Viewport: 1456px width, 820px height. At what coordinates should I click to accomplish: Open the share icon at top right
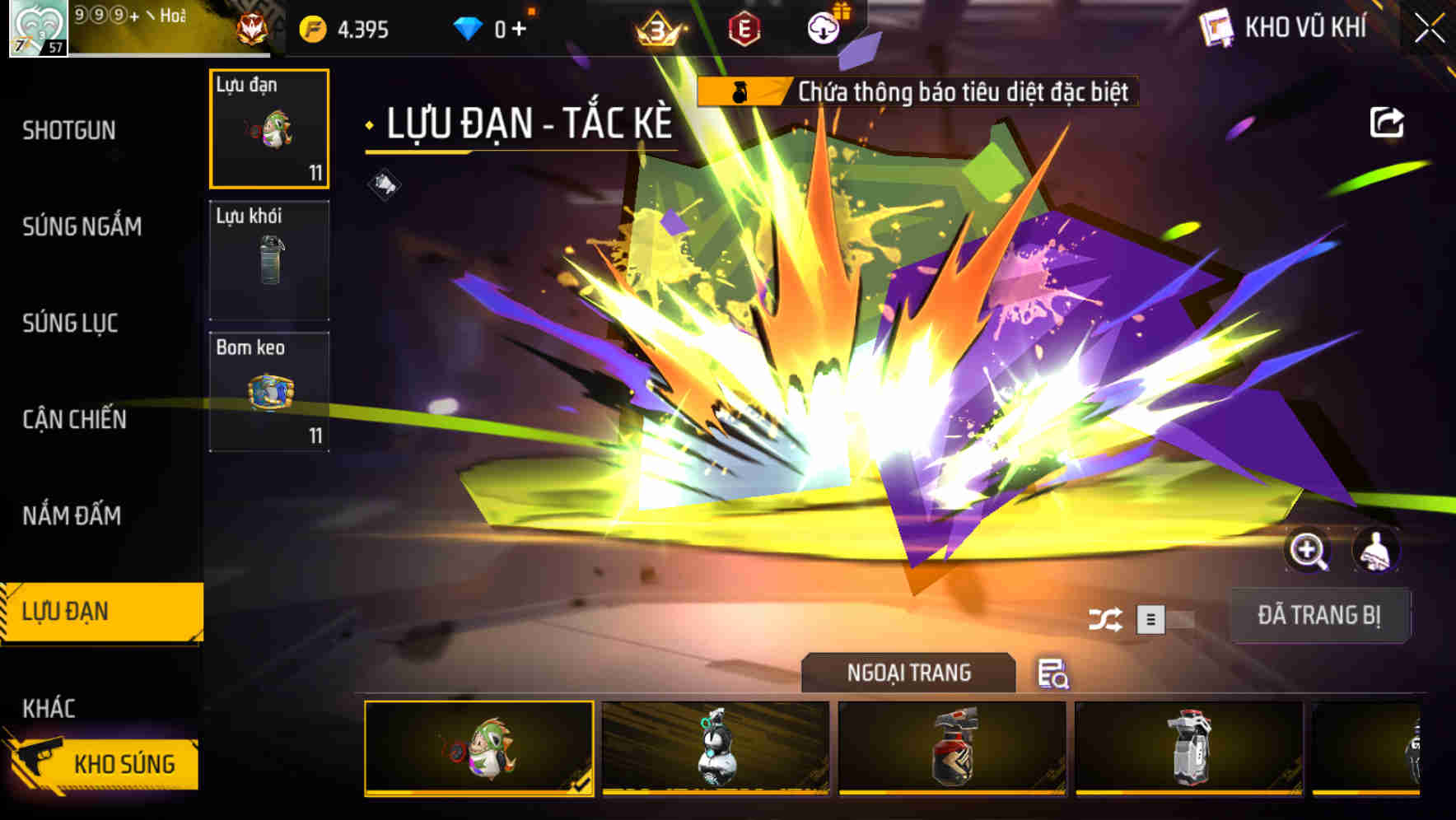pyautogui.click(x=1388, y=122)
